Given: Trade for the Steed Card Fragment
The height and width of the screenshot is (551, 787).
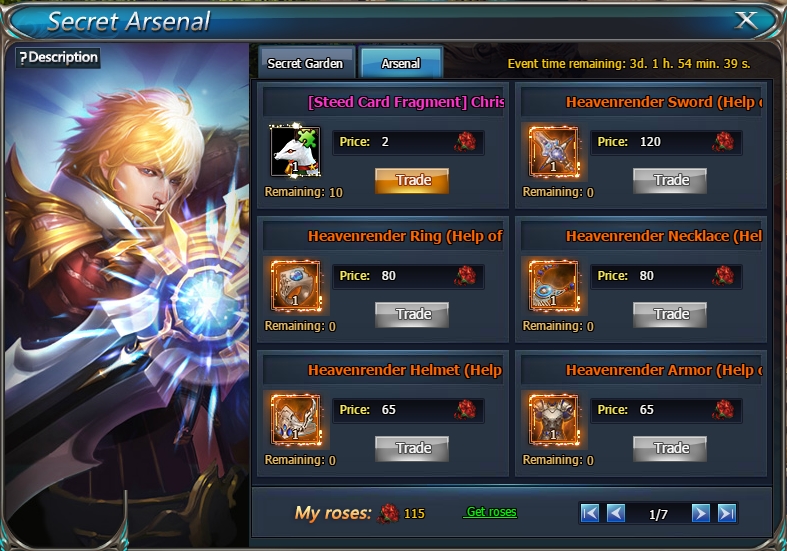Looking at the screenshot, I should (412, 180).
